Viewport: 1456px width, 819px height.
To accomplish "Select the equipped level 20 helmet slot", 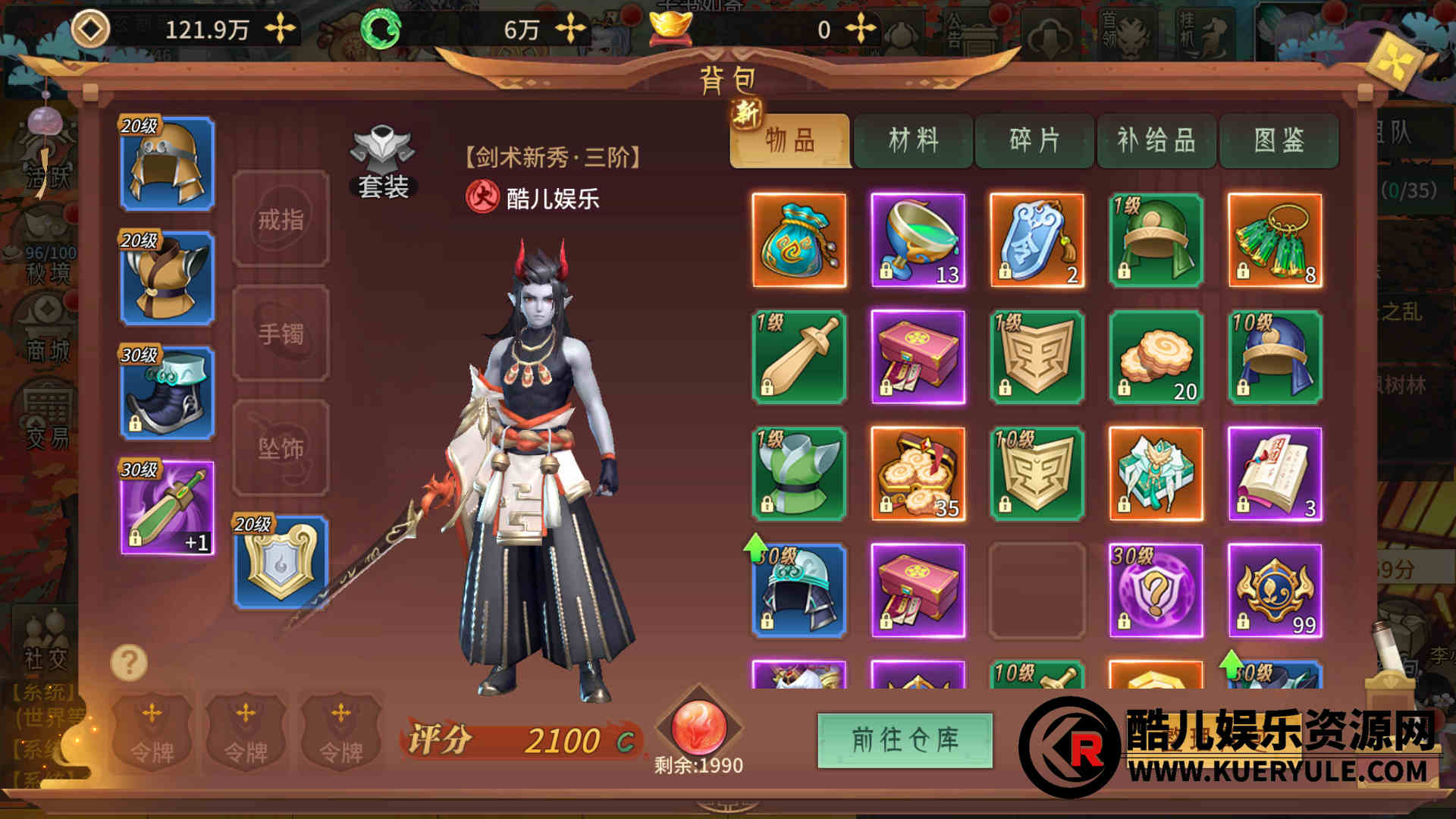I will pyautogui.click(x=167, y=164).
